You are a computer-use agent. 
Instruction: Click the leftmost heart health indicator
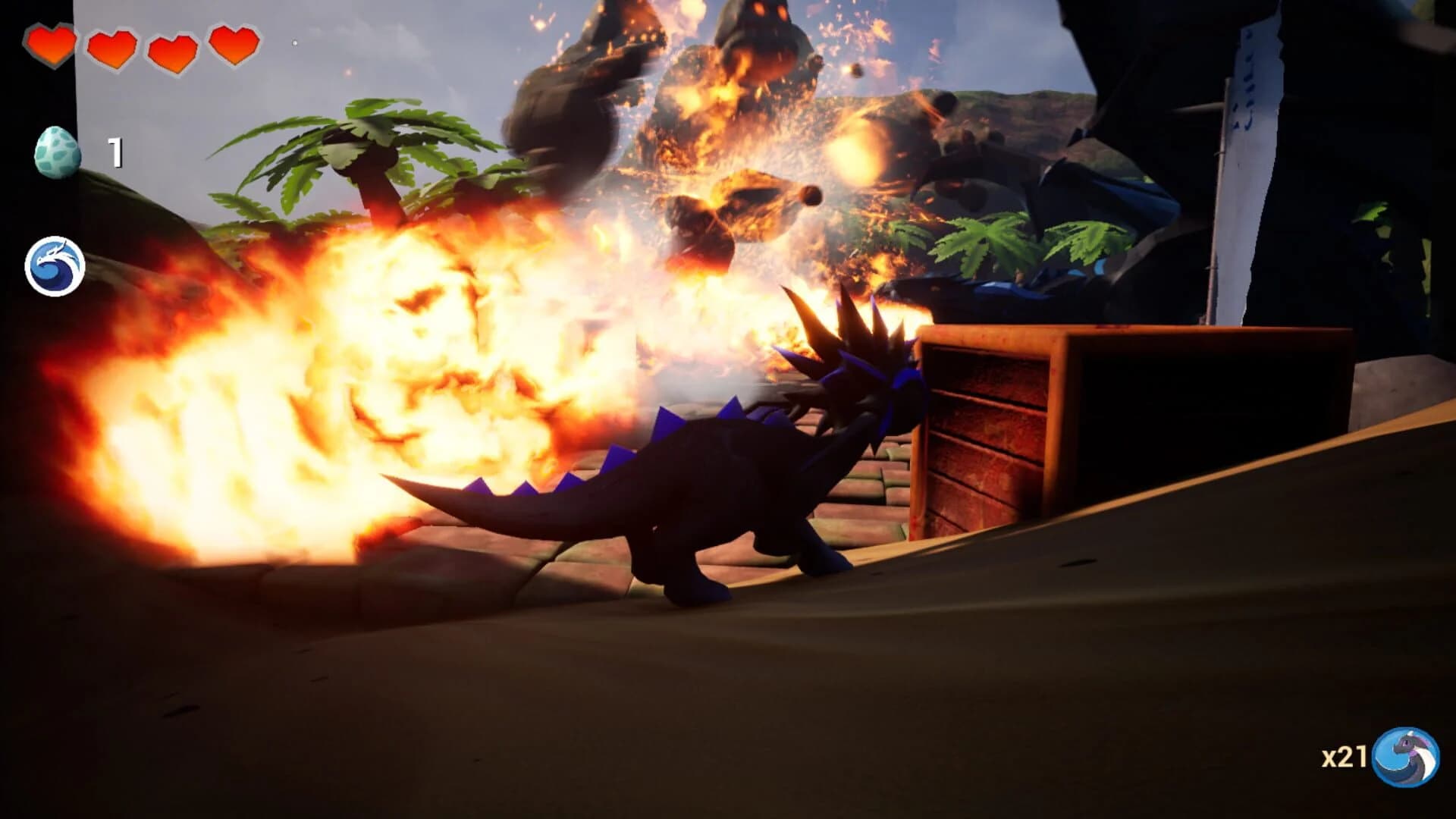pos(50,47)
